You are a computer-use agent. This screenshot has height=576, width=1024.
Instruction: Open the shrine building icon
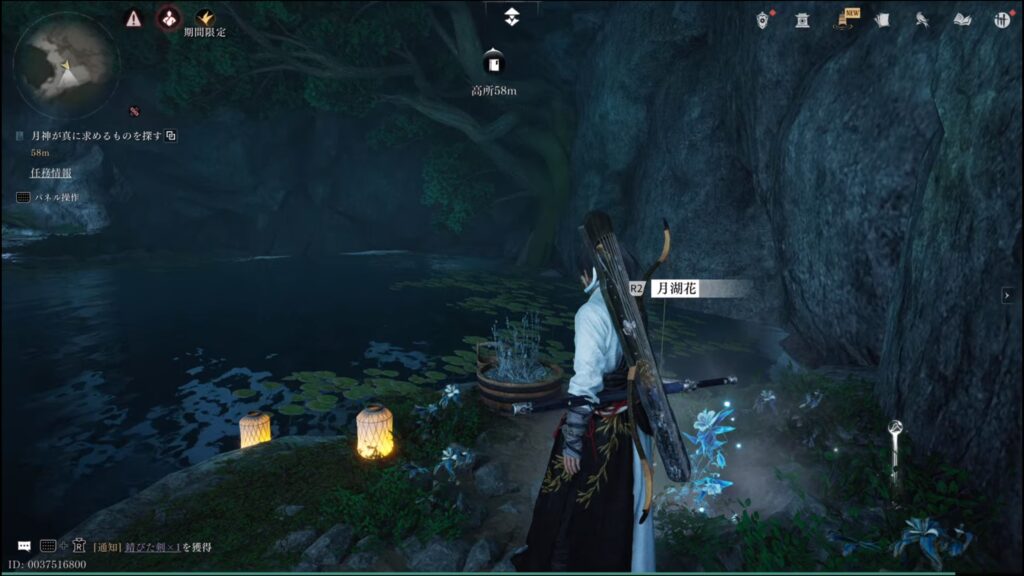[802, 19]
